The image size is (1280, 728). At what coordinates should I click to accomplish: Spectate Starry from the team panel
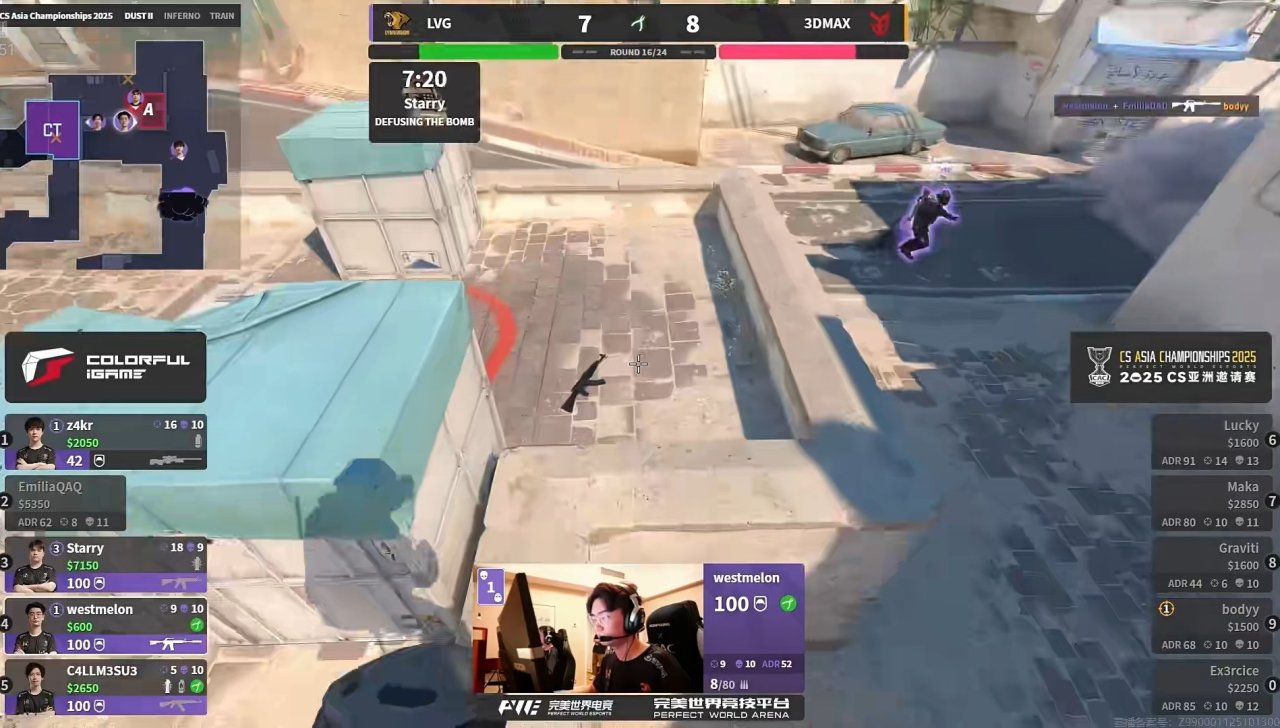coord(106,565)
